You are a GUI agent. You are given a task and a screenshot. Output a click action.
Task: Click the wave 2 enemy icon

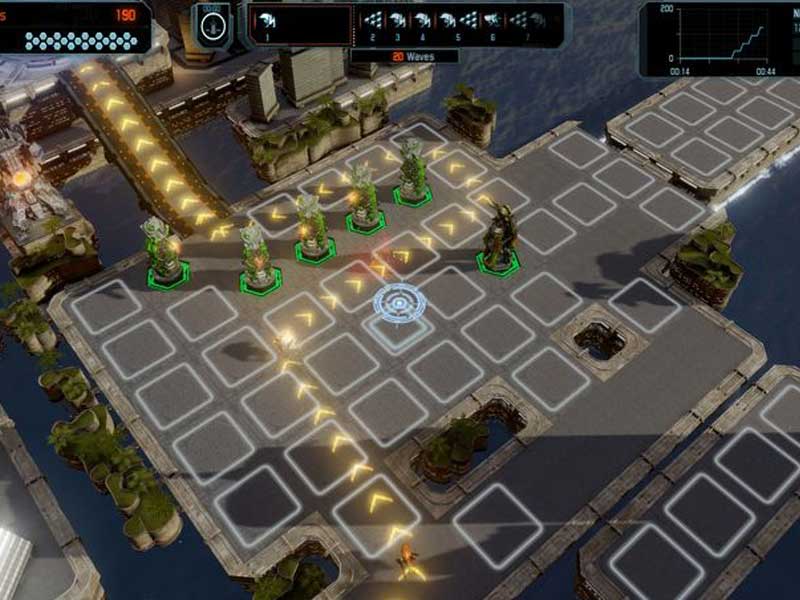click(x=373, y=20)
